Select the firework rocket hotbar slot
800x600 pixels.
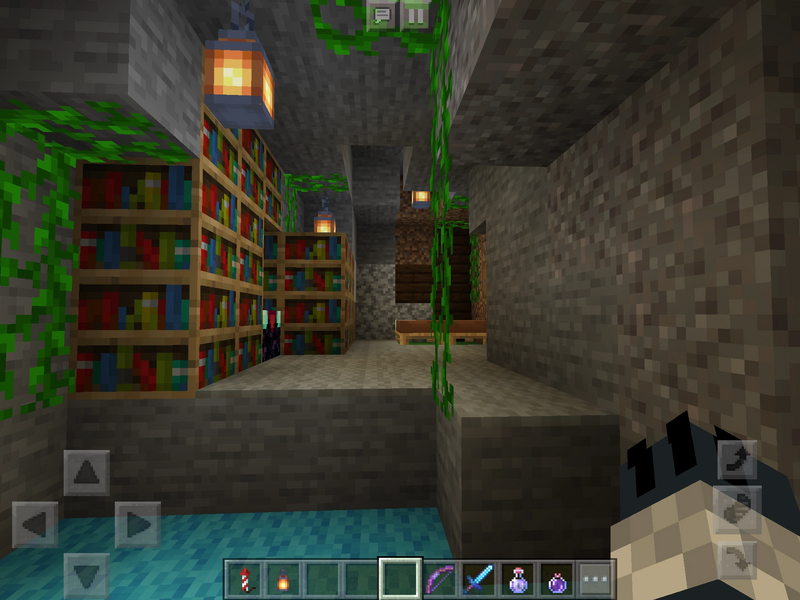[243, 579]
